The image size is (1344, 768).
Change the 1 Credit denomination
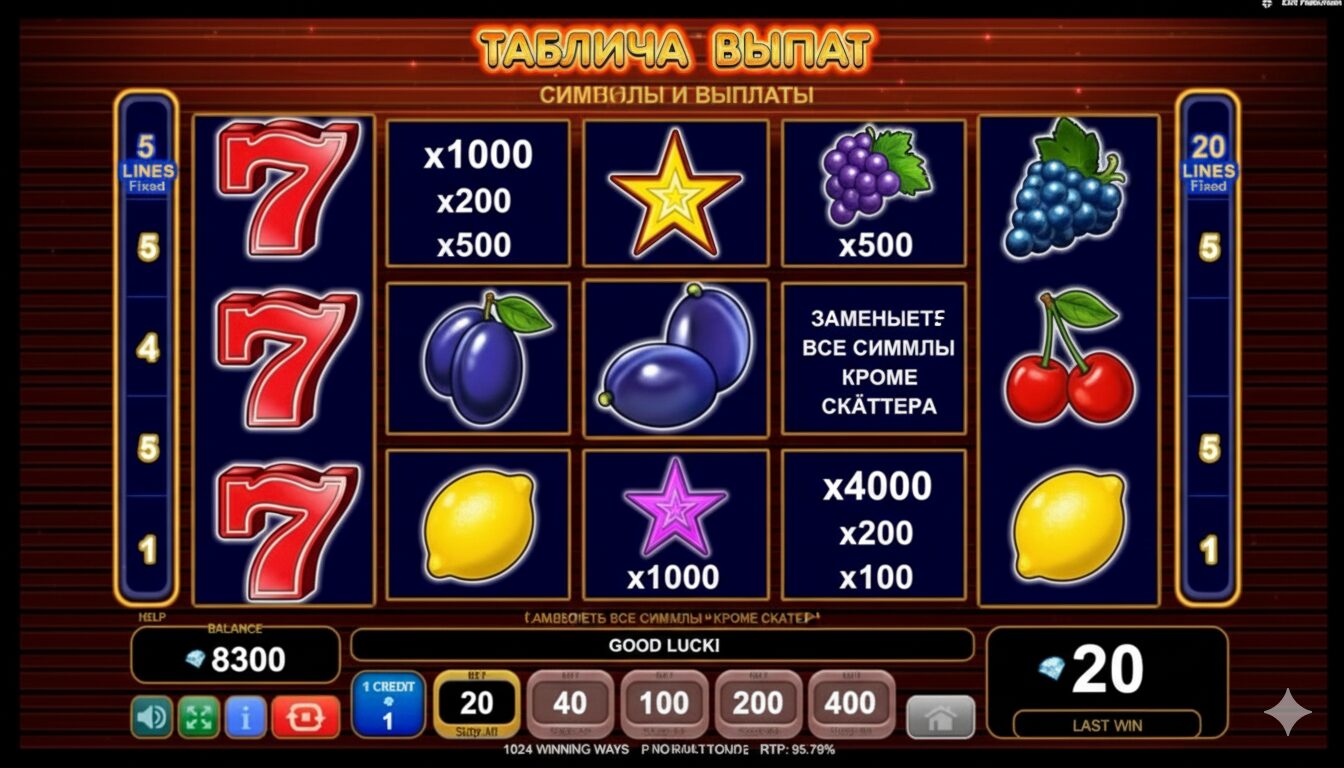[388, 704]
